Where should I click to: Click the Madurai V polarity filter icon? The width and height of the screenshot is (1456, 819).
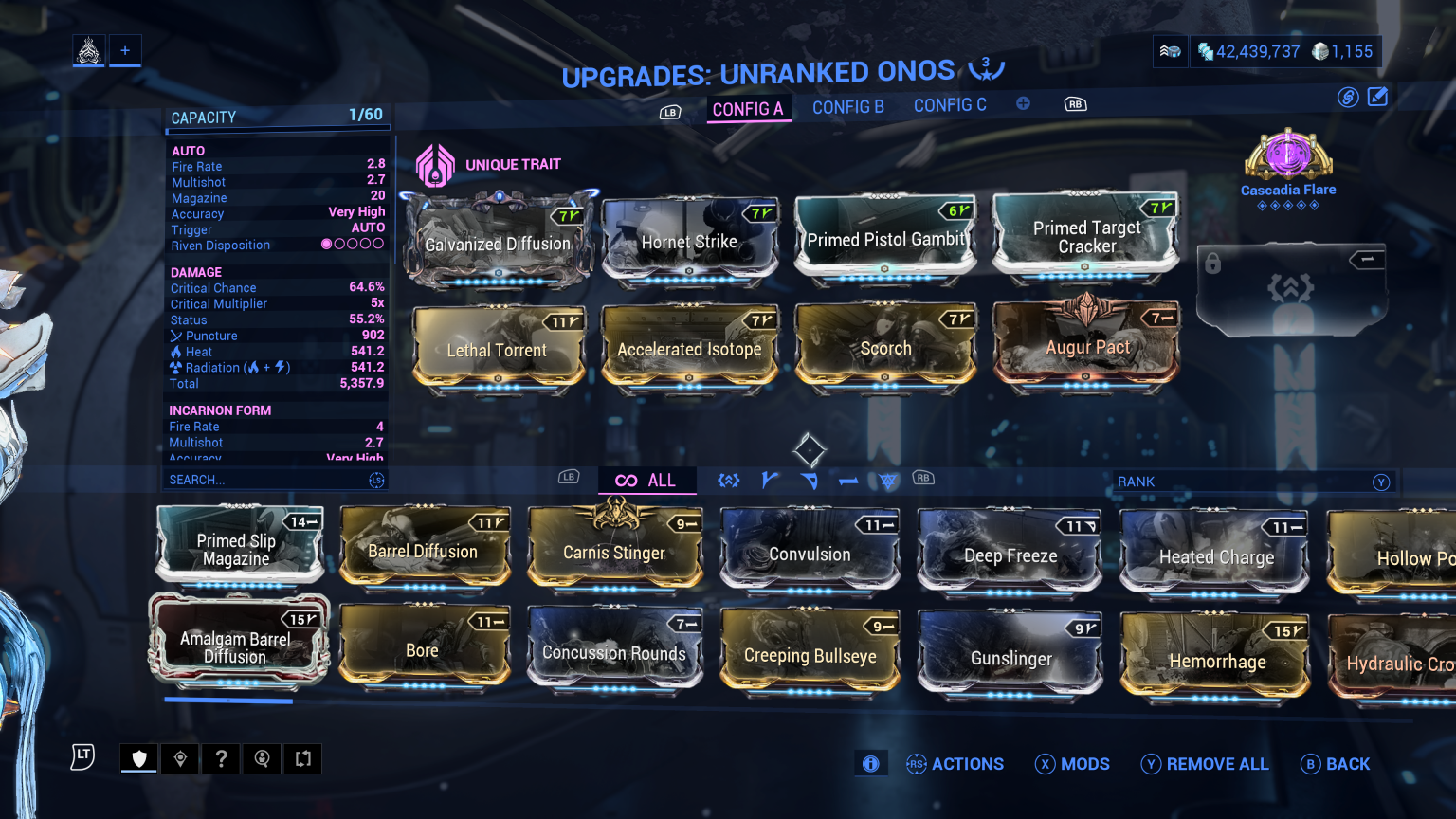(x=770, y=481)
